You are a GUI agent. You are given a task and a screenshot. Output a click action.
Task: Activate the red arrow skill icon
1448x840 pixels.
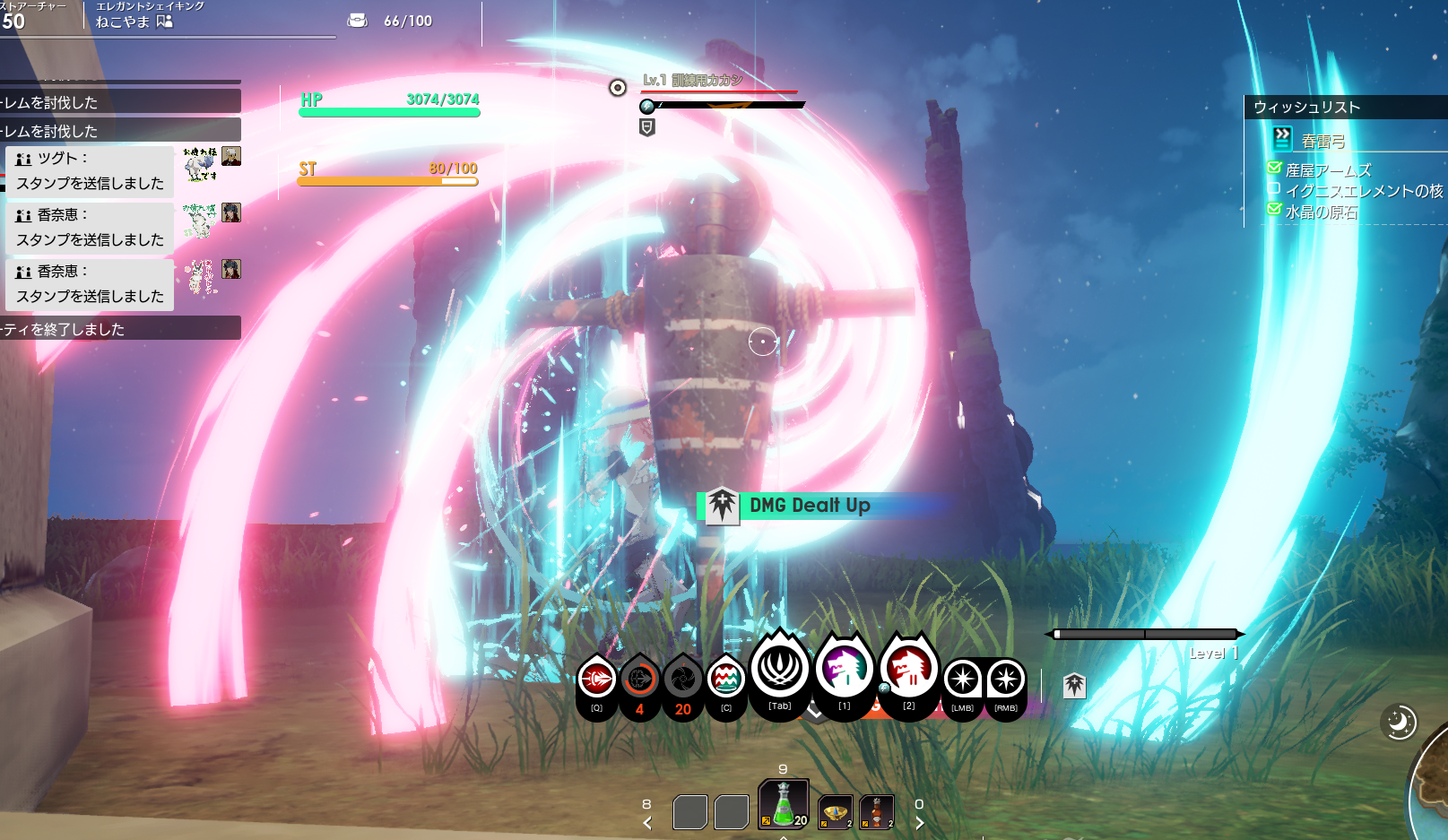pos(596,680)
